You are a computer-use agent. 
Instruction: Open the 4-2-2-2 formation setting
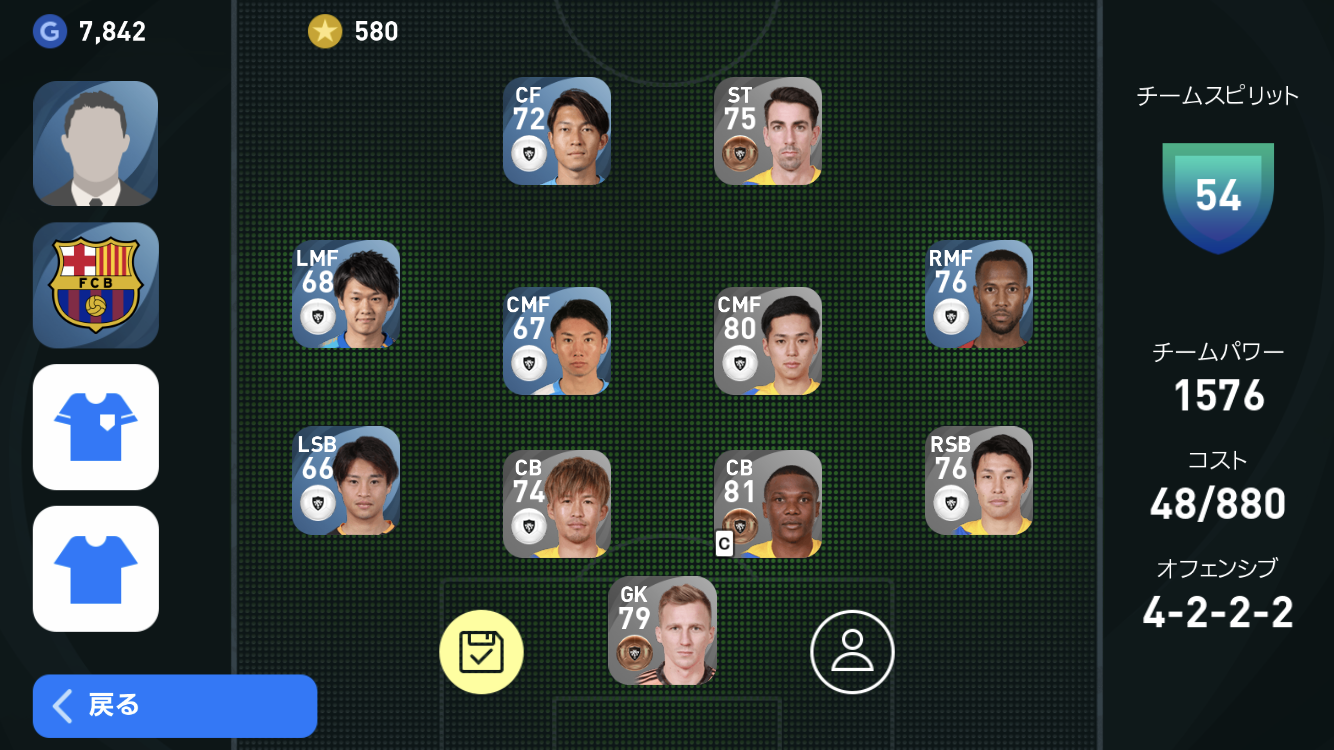click(x=1217, y=611)
